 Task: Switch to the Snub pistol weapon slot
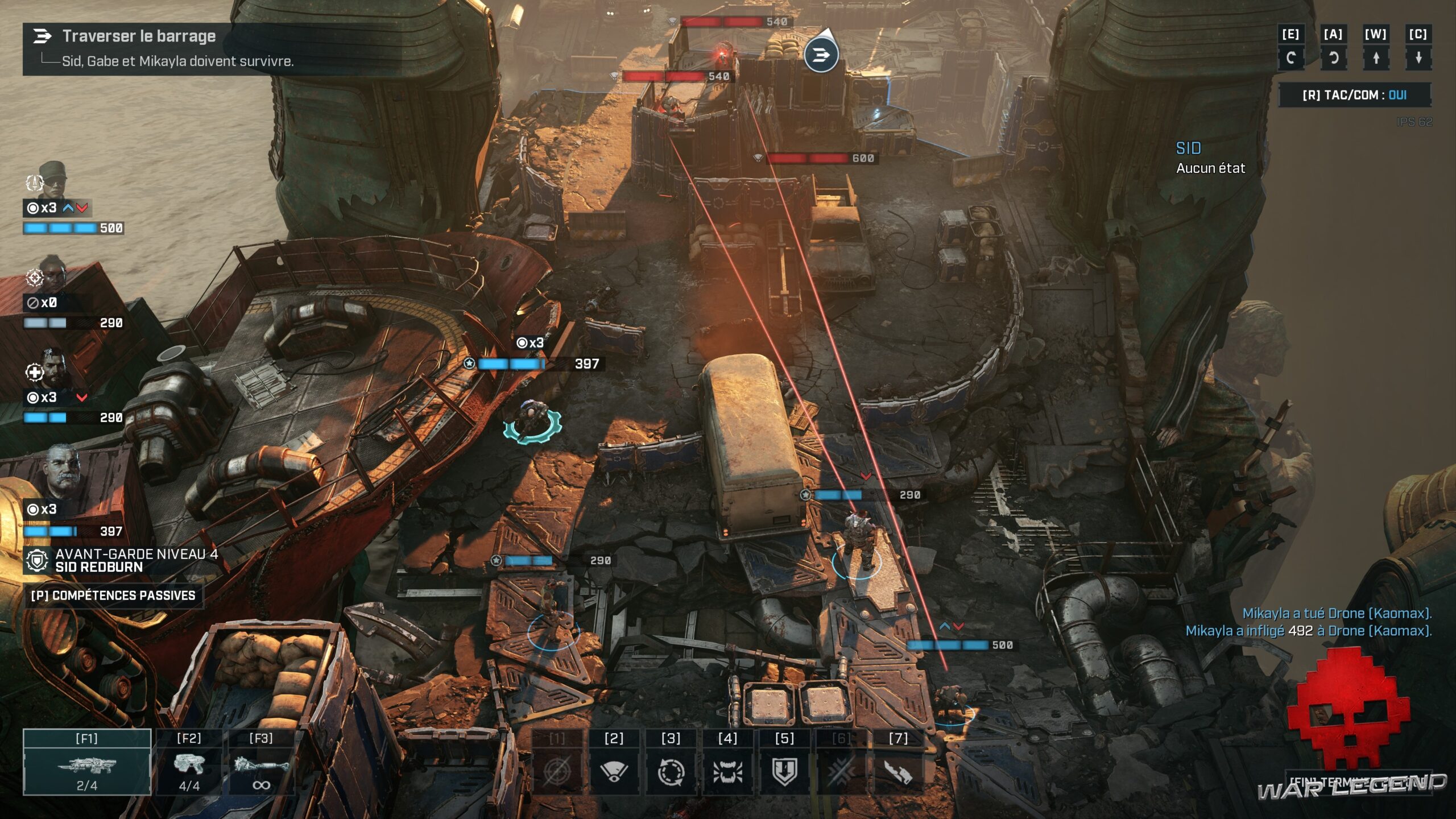pos(189,763)
